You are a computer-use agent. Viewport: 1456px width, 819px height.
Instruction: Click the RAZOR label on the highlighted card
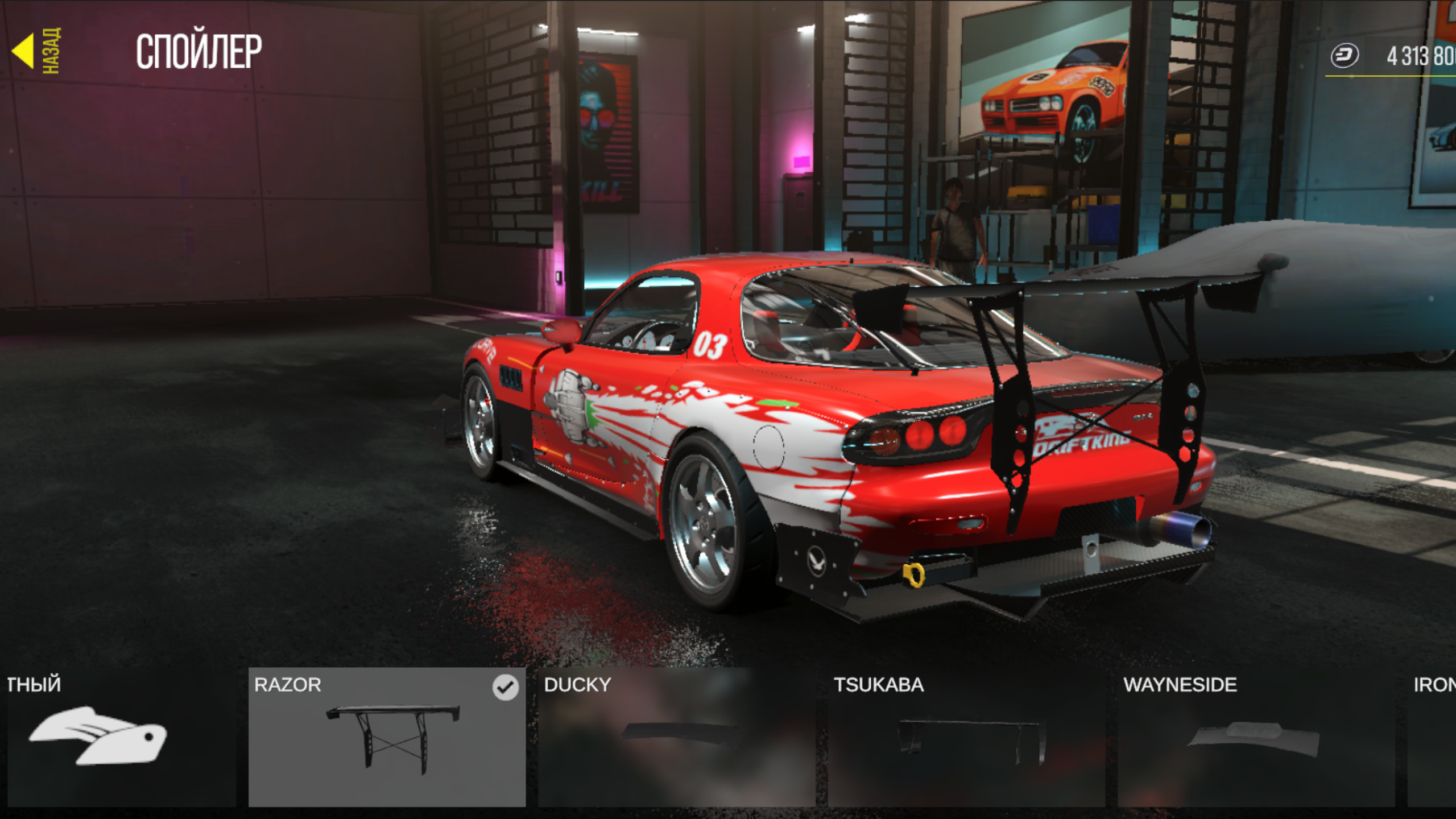[x=289, y=685]
